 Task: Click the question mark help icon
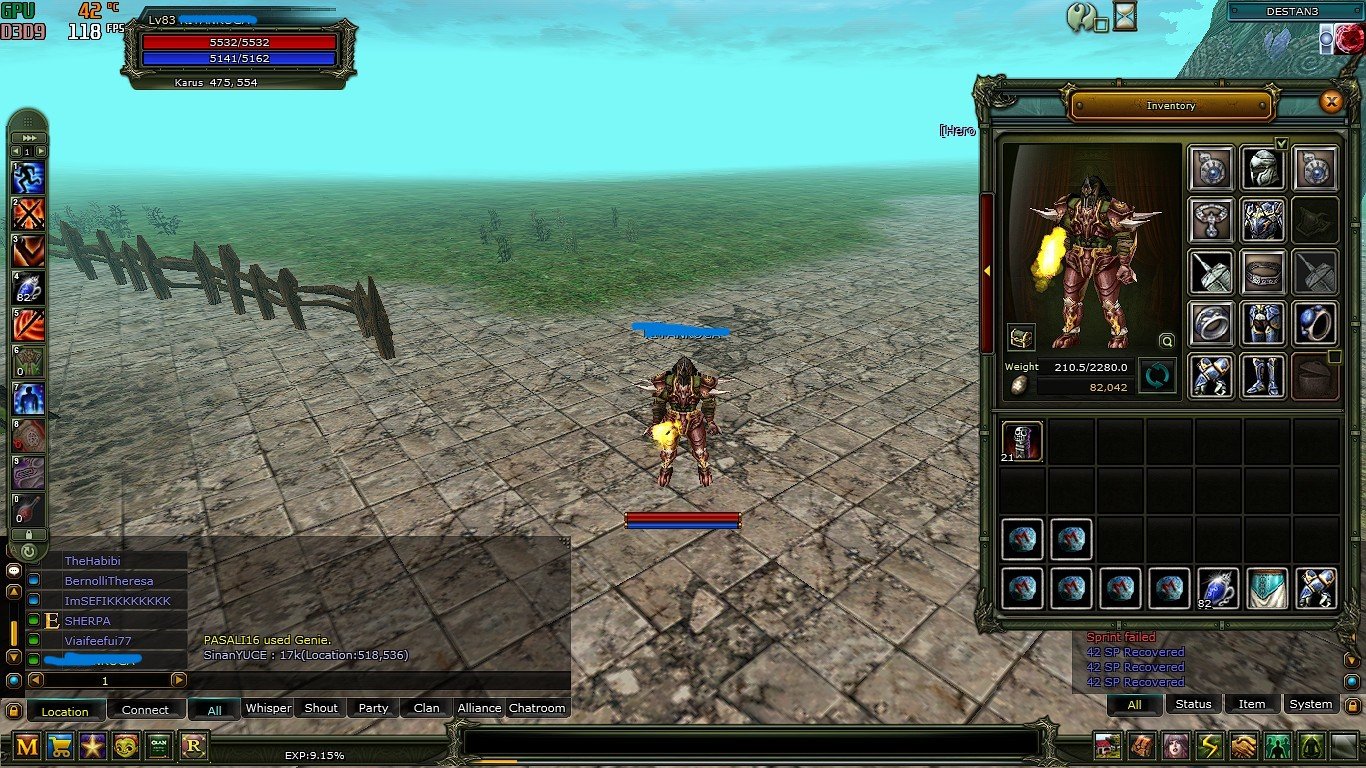click(1080, 16)
